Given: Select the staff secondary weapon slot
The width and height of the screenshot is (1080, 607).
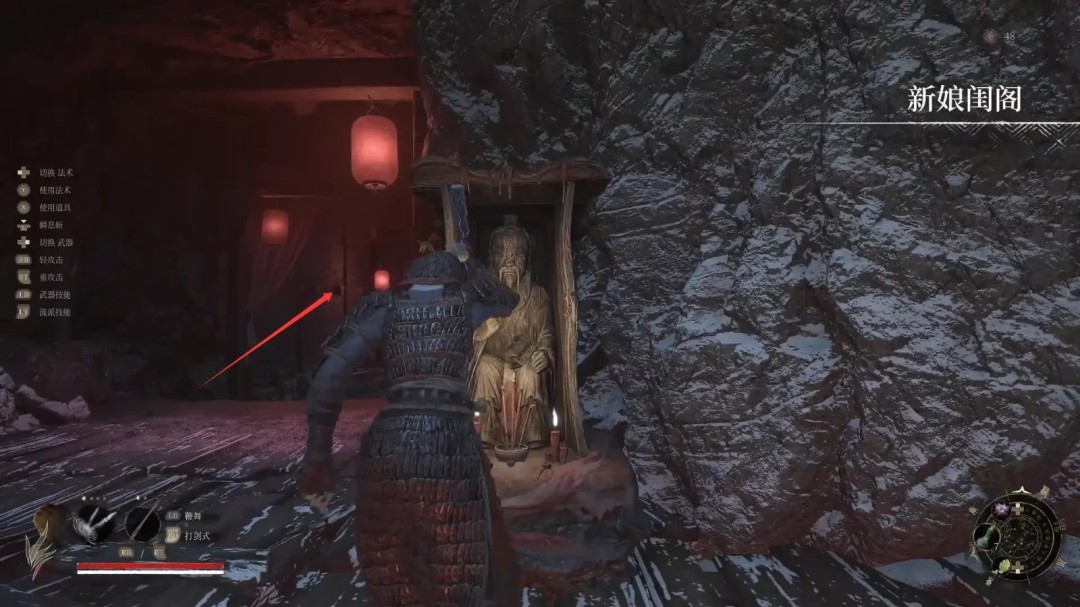Looking at the screenshot, I should click(x=142, y=523).
